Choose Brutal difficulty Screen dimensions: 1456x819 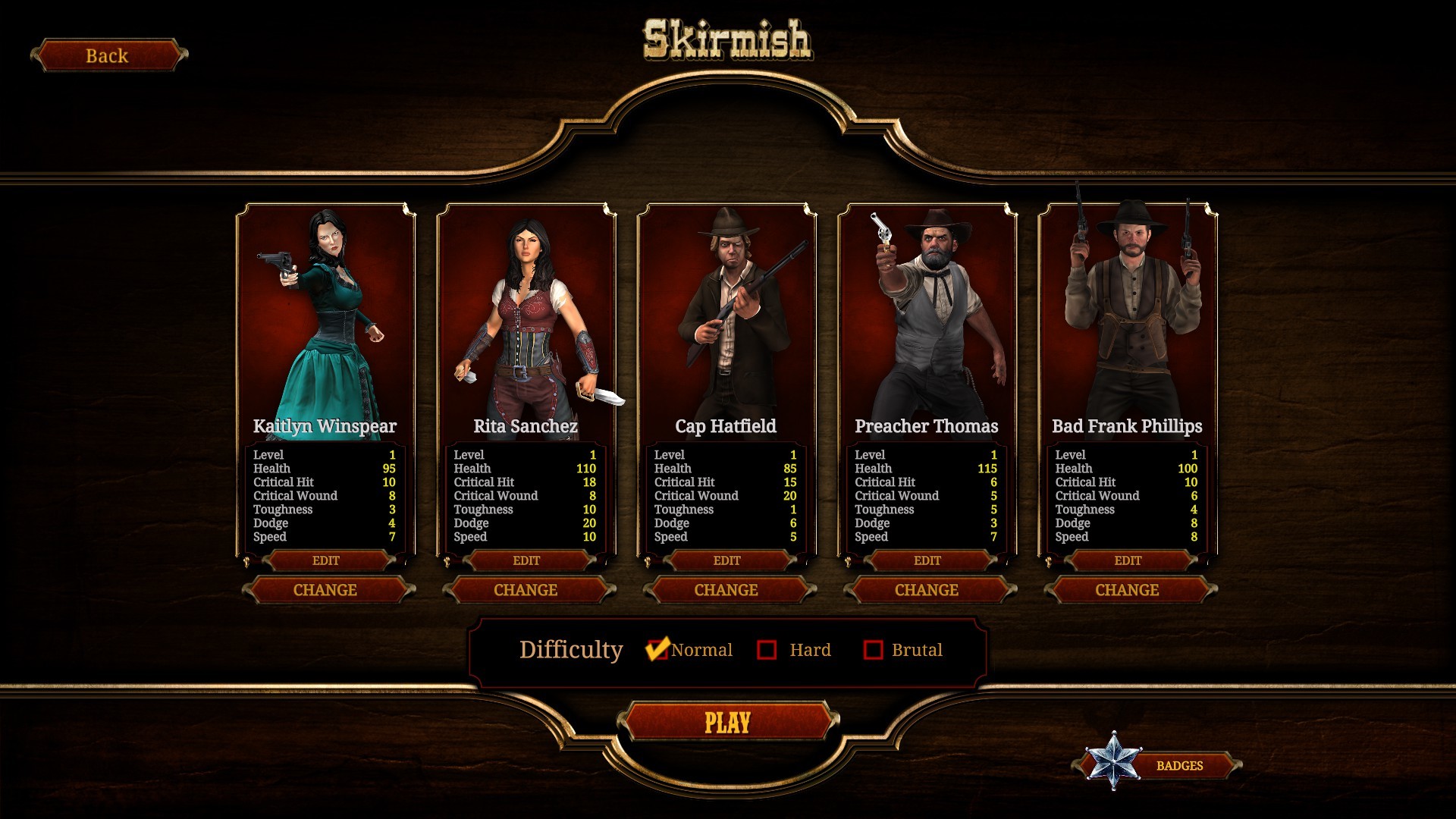pos(874,650)
